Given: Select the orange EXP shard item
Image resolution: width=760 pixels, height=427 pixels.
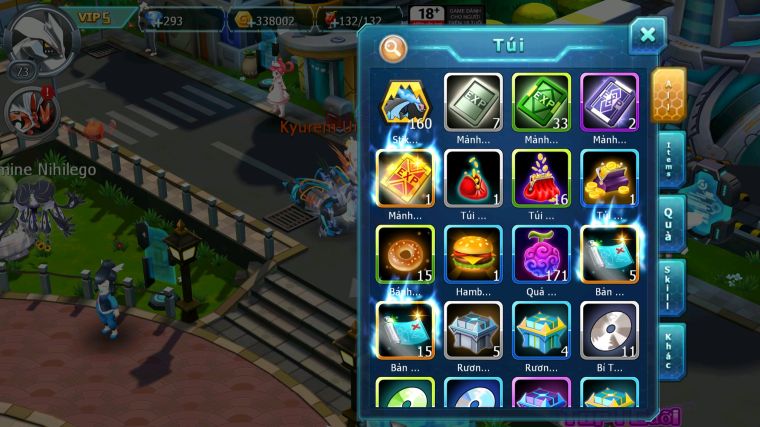Looking at the screenshot, I should tap(405, 178).
